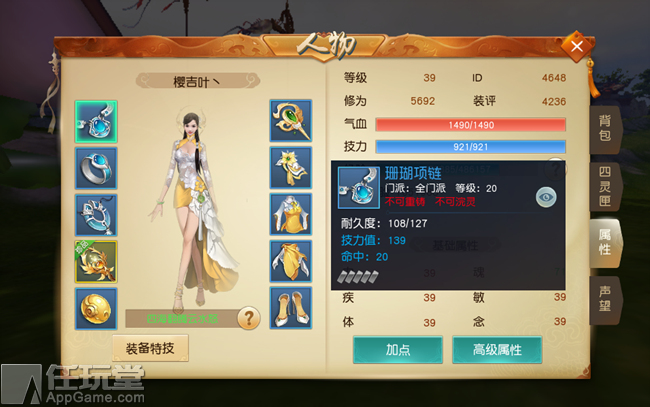Open 高级属性 advanced attributes
The width and height of the screenshot is (650, 407).
pos(497,349)
